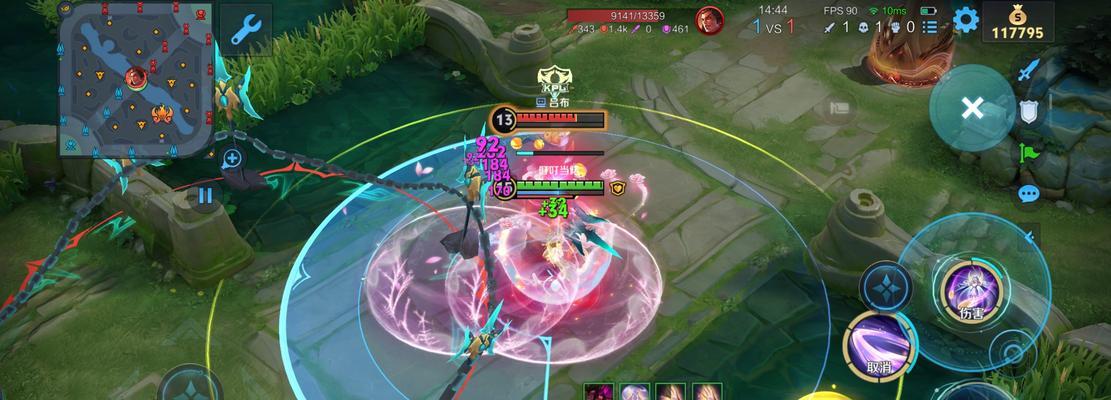Open the chat bubble button
Image resolution: width=1111 pixels, height=400 pixels.
(1029, 194)
